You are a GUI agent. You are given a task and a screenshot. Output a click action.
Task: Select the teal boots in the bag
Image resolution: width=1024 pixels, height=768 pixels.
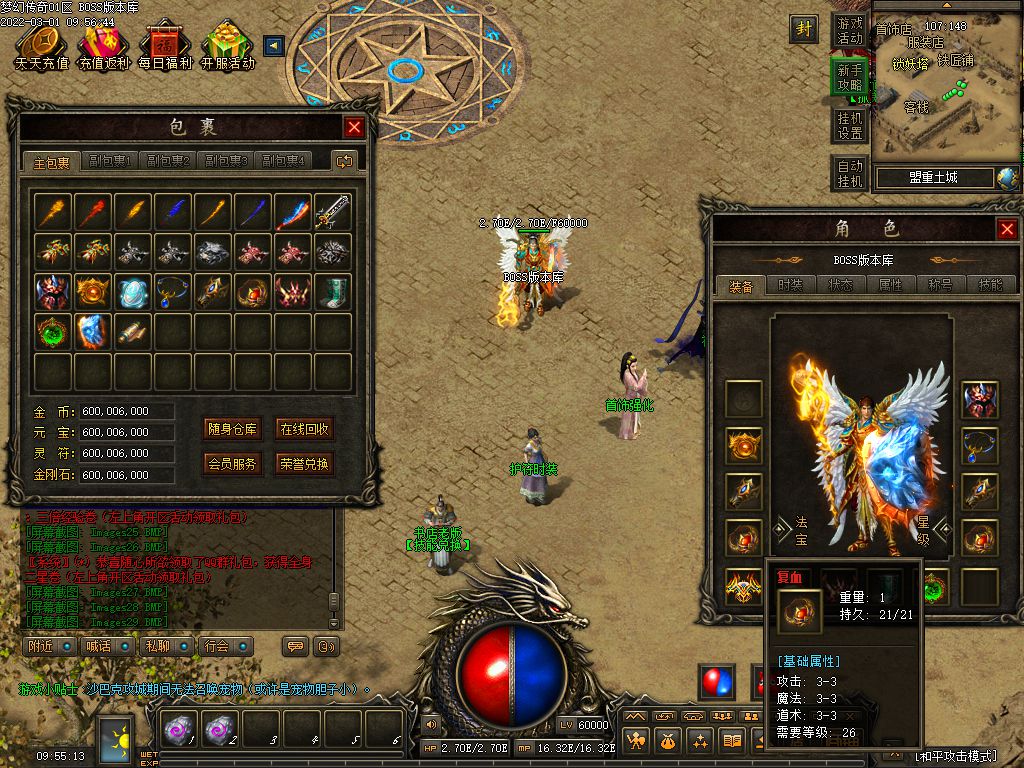333,291
